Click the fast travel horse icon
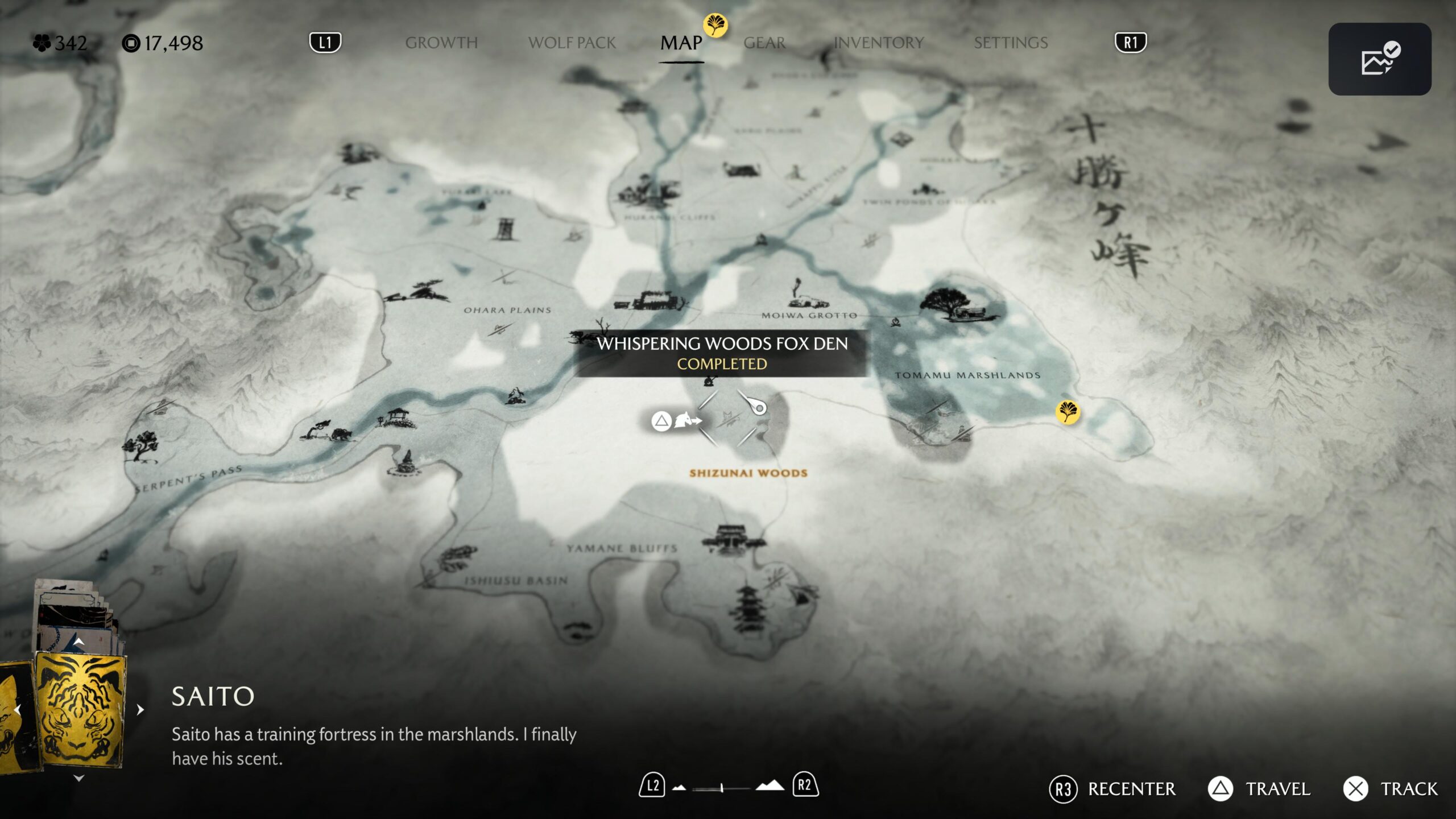Screen dimensions: 1456x819 (686, 421)
